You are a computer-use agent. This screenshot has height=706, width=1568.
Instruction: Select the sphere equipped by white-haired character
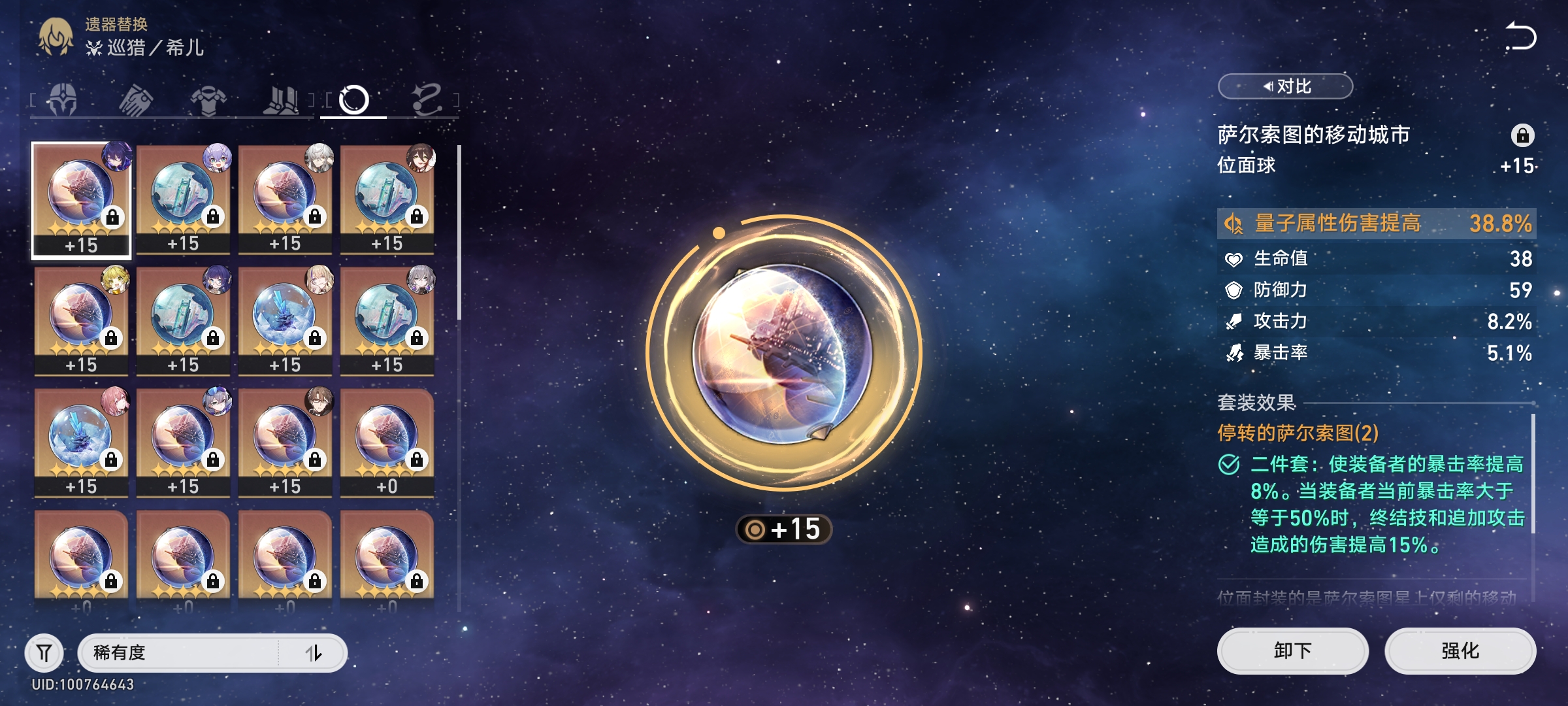[285, 199]
